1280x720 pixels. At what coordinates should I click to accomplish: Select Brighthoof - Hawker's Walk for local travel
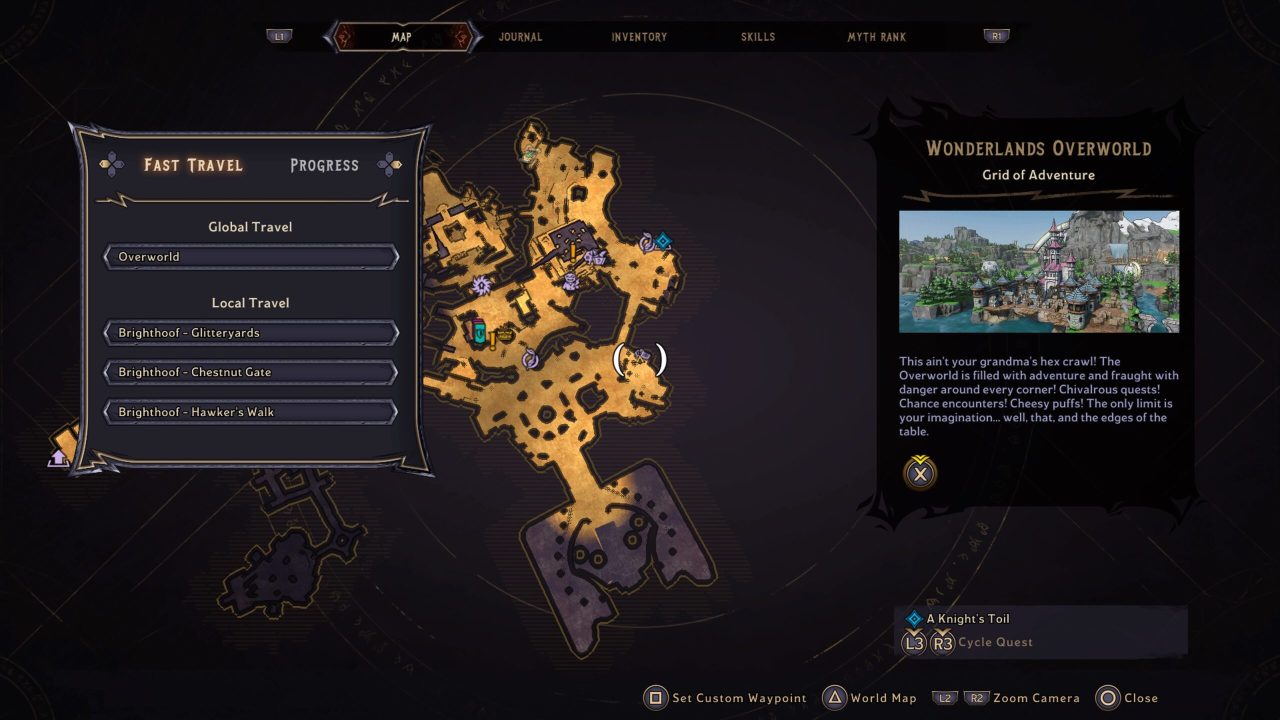[x=249, y=412]
